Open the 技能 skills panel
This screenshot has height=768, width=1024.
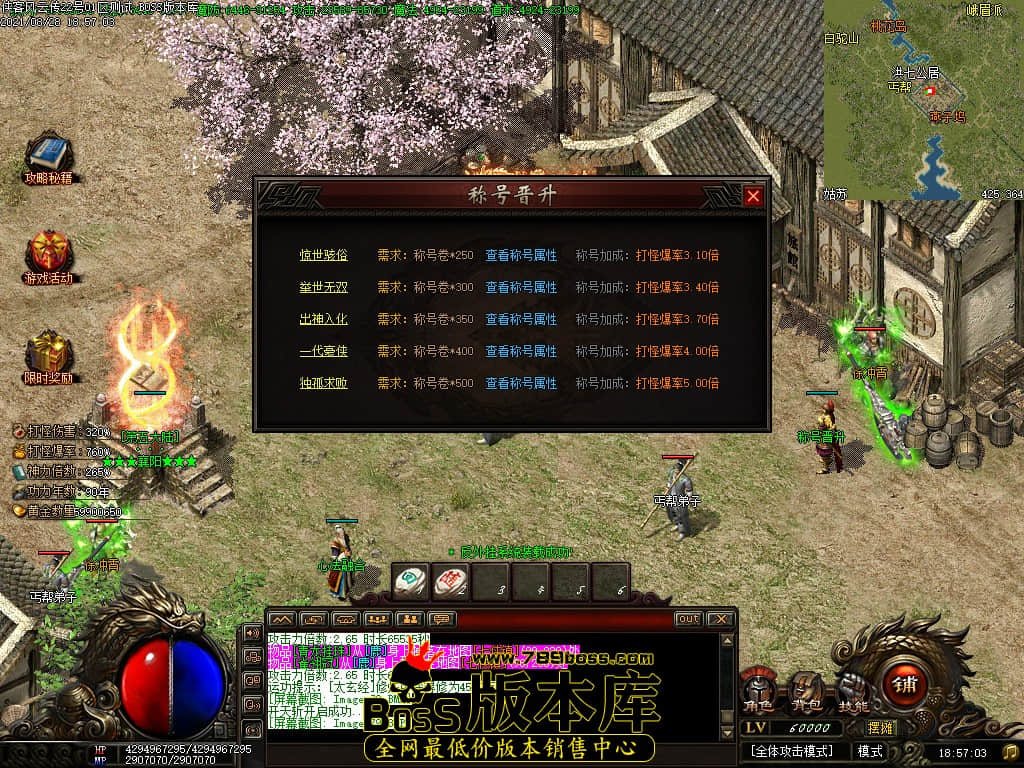point(852,690)
